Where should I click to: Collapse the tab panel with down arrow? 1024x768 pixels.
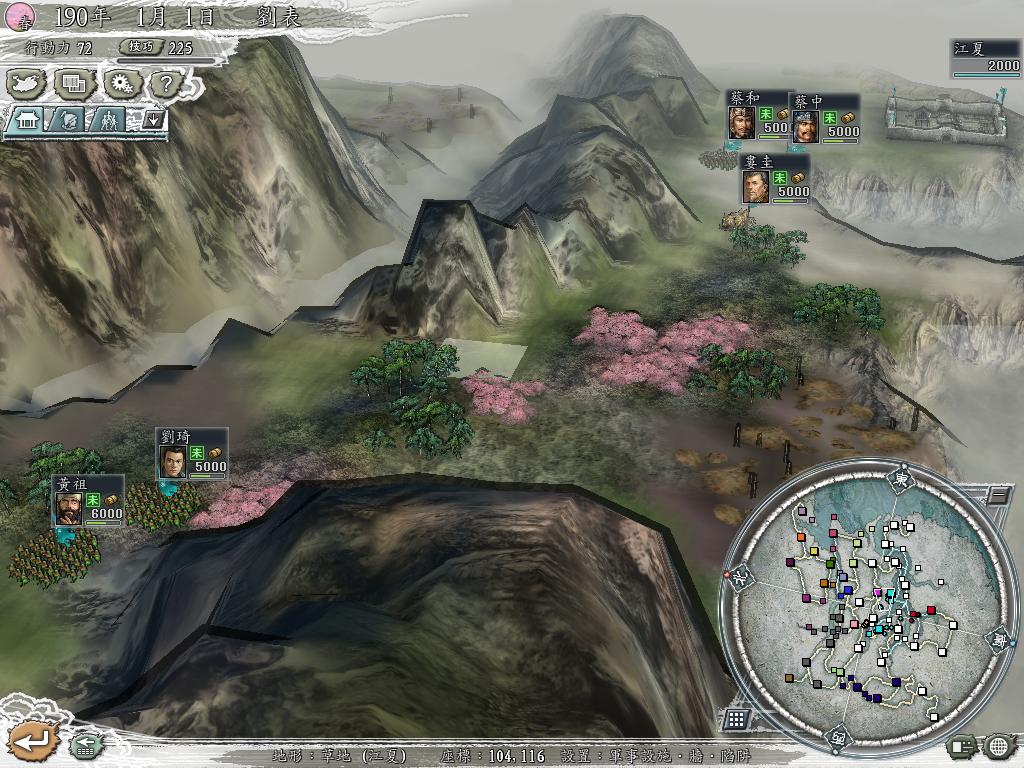pos(154,119)
